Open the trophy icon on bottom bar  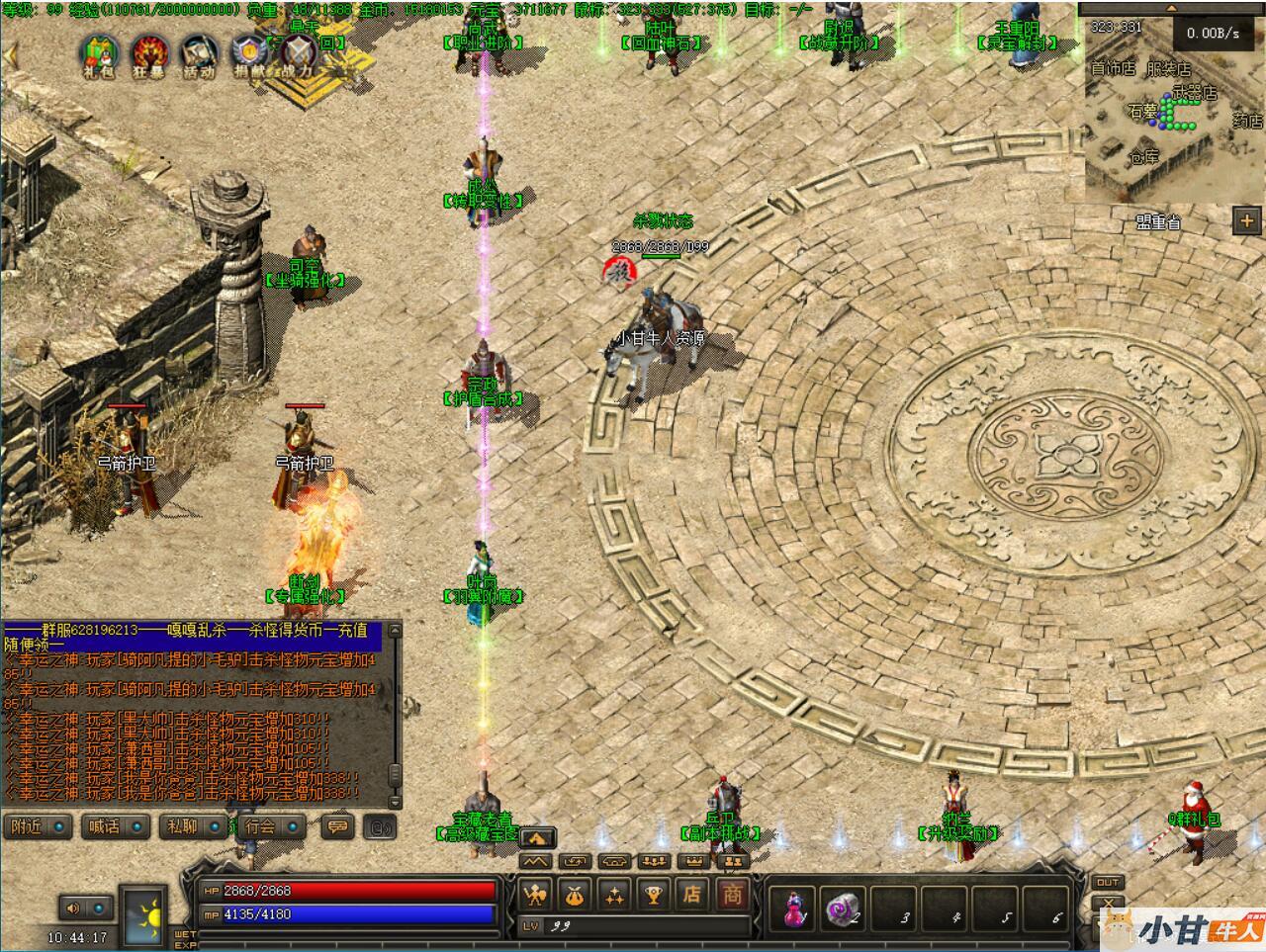tap(653, 896)
